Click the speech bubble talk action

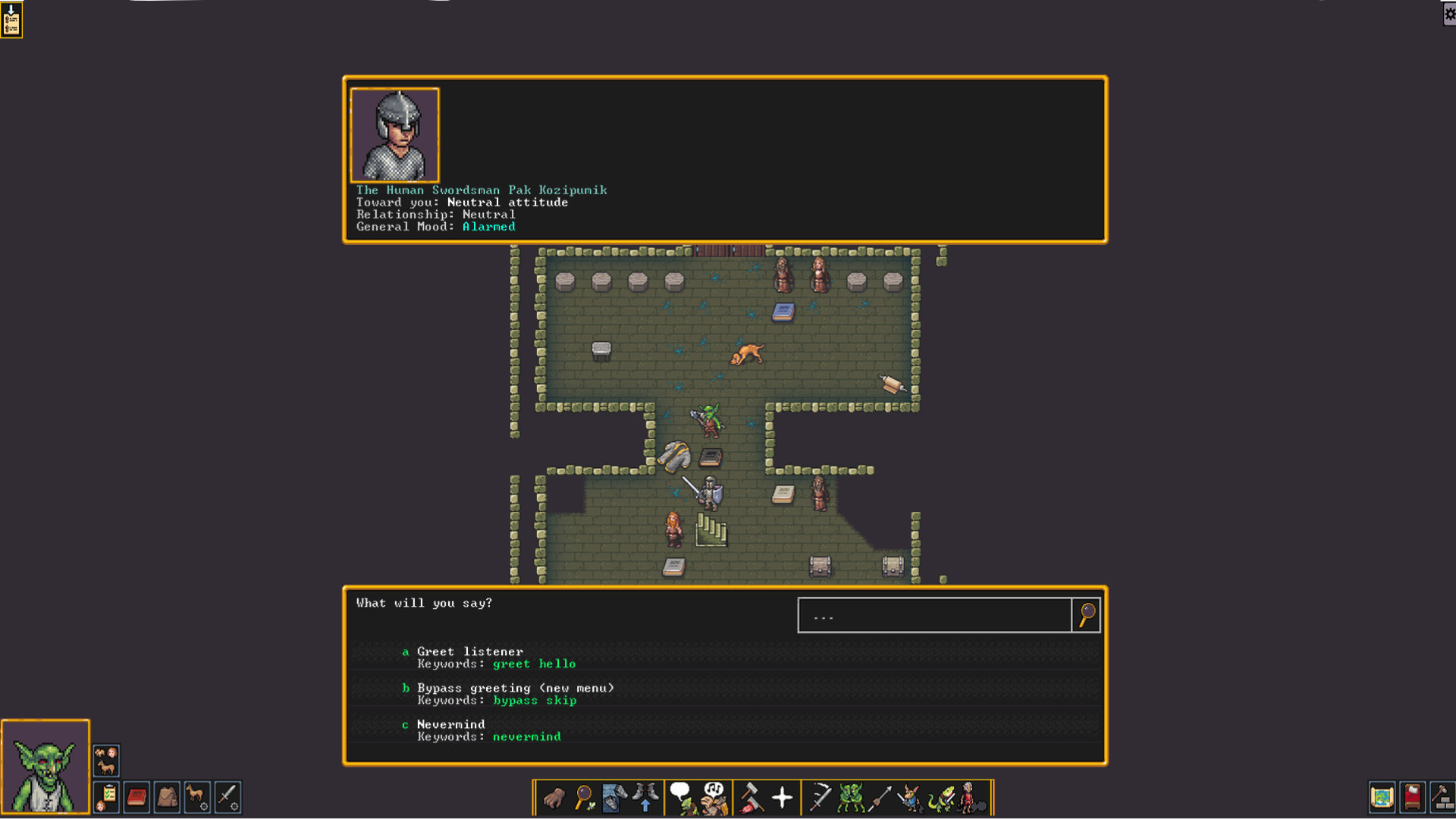[x=682, y=798]
